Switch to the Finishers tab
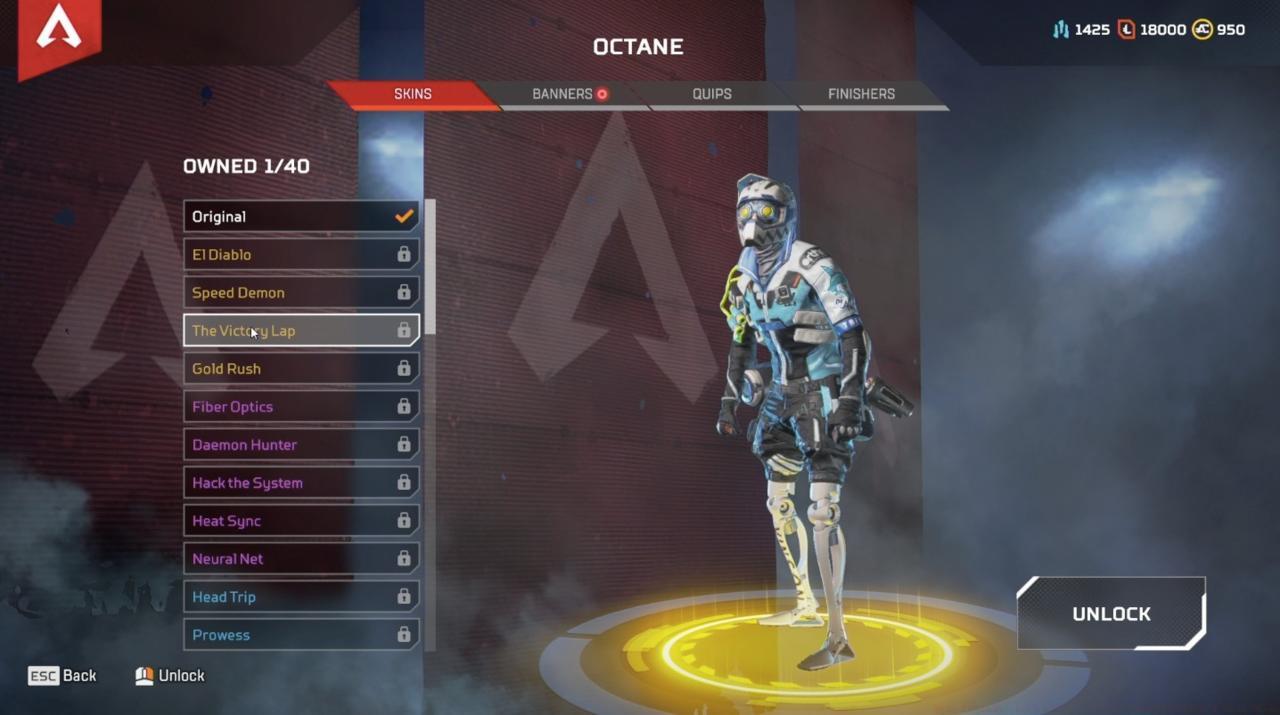Viewport: 1280px width, 715px height. [861, 94]
